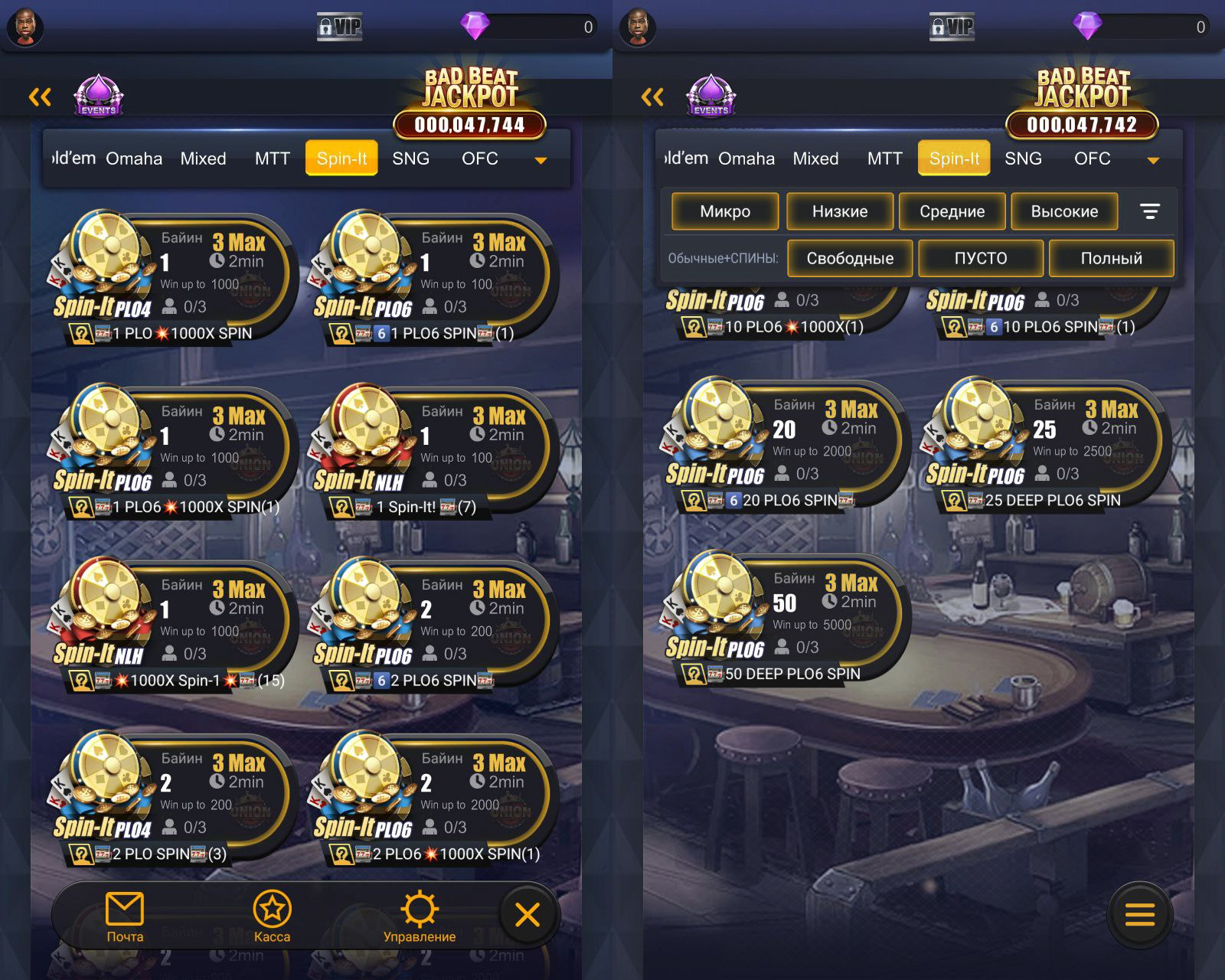The width and height of the screenshot is (1225, 980).
Task: Open the round hamburger menu button
Action: tap(1139, 914)
